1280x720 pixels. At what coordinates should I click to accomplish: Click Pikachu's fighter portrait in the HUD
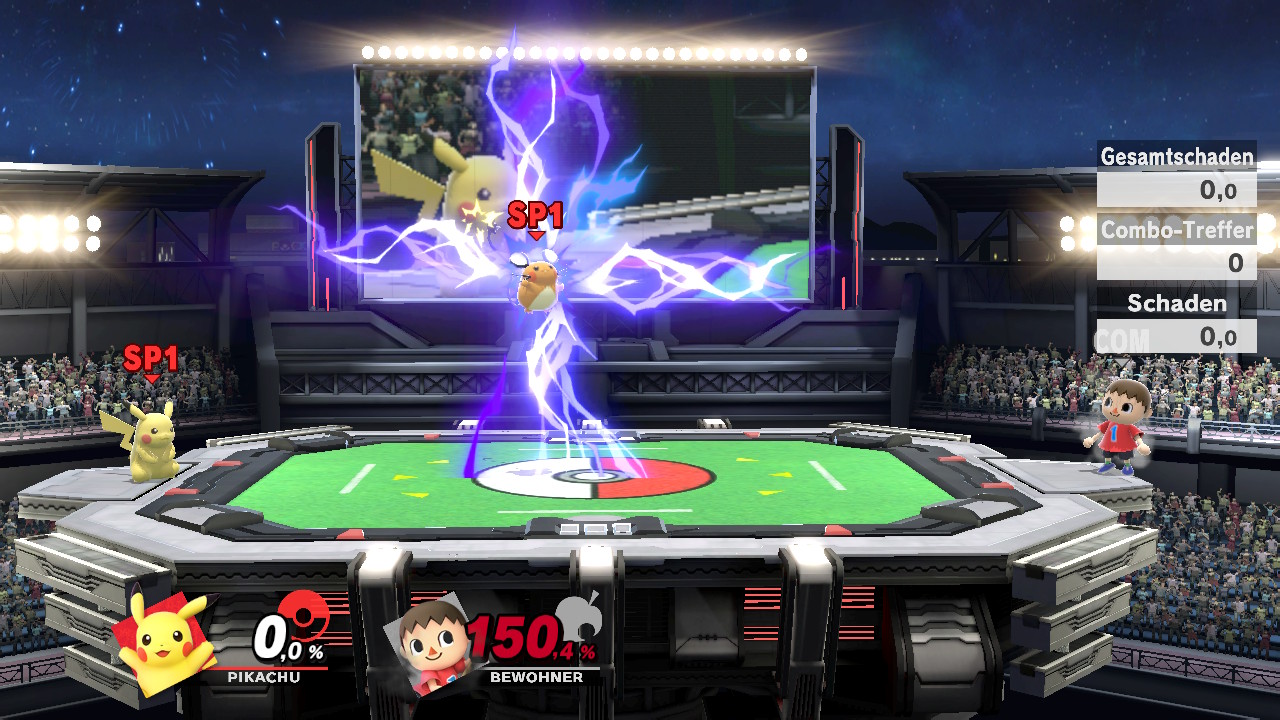click(x=165, y=640)
